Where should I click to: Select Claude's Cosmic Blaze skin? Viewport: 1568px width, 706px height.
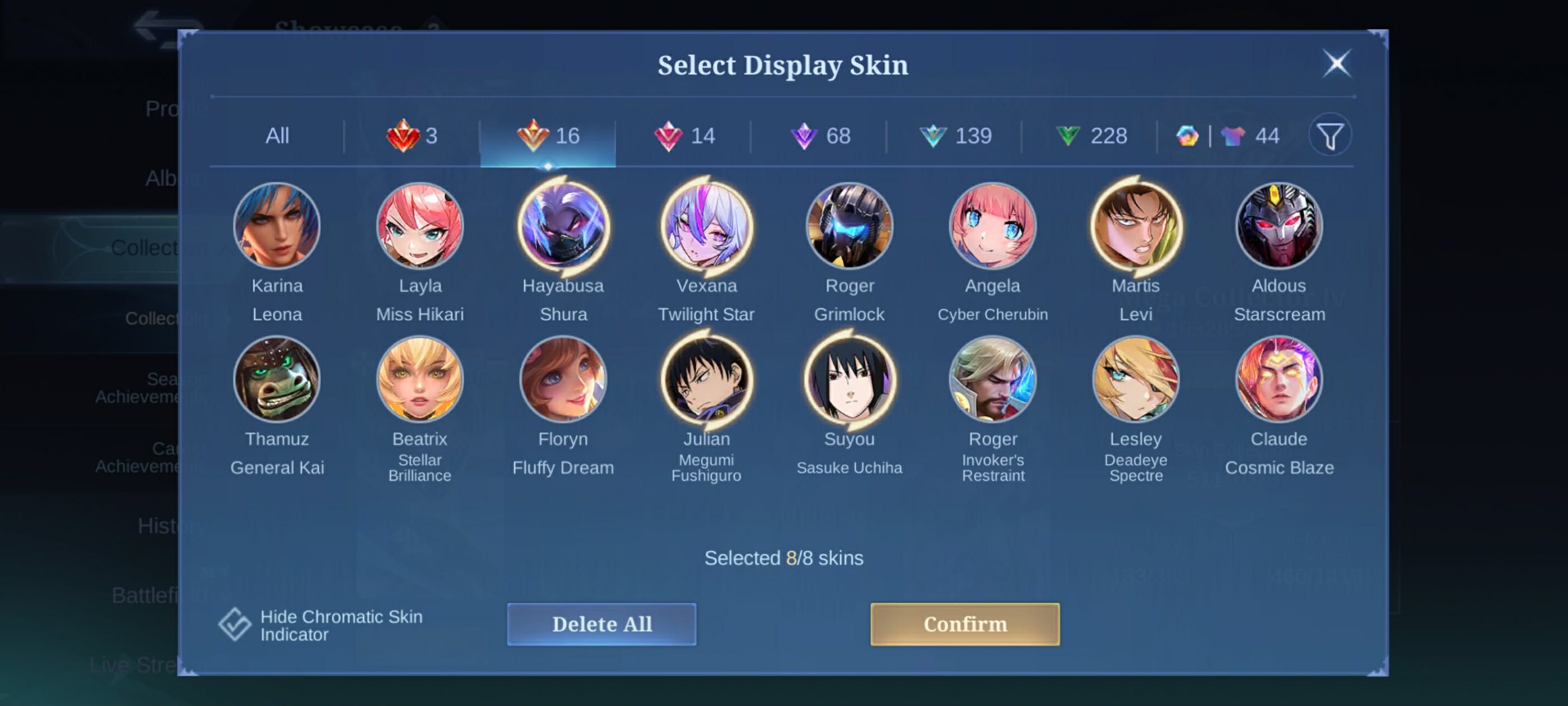click(x=1278, y=380)
